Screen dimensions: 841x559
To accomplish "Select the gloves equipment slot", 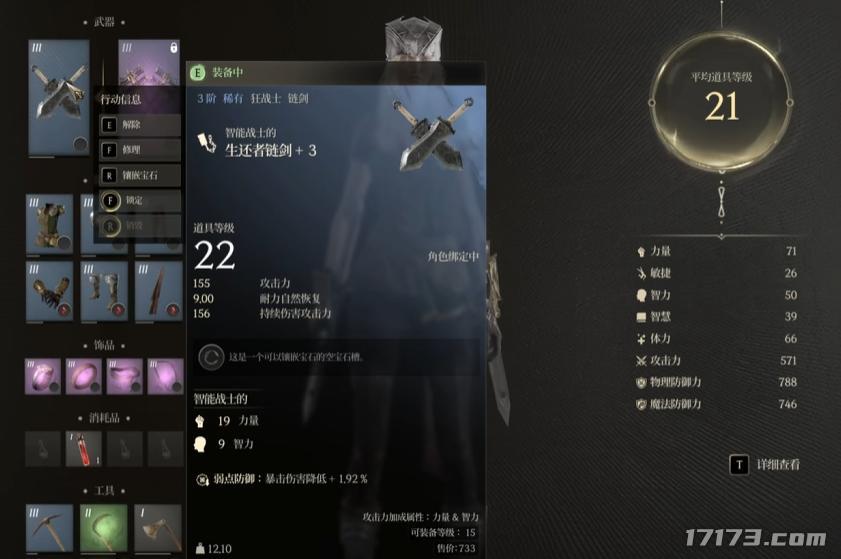I will 49,291.
